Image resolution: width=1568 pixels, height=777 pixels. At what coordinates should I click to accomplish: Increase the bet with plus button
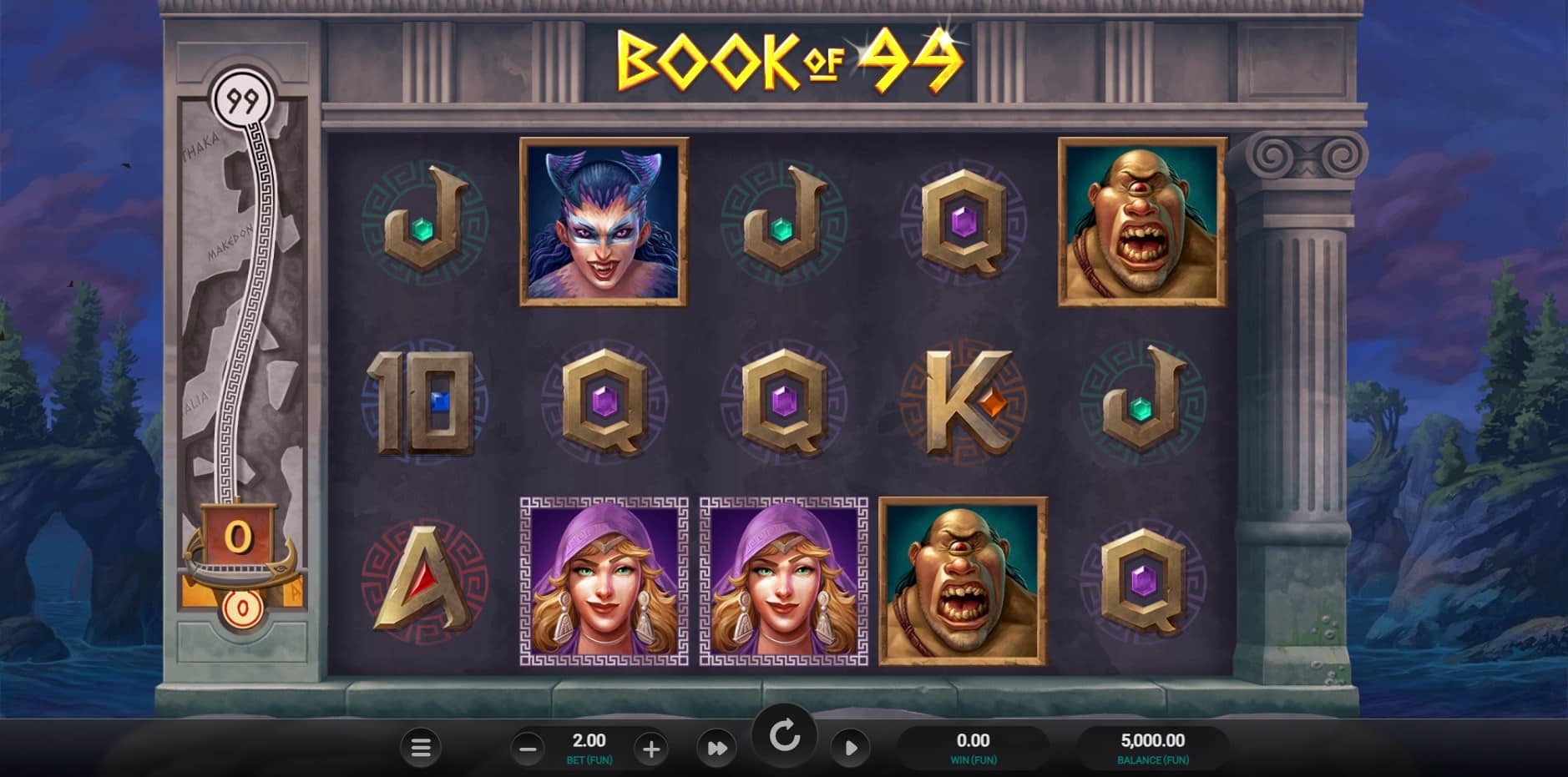click(x=650, y=749)
